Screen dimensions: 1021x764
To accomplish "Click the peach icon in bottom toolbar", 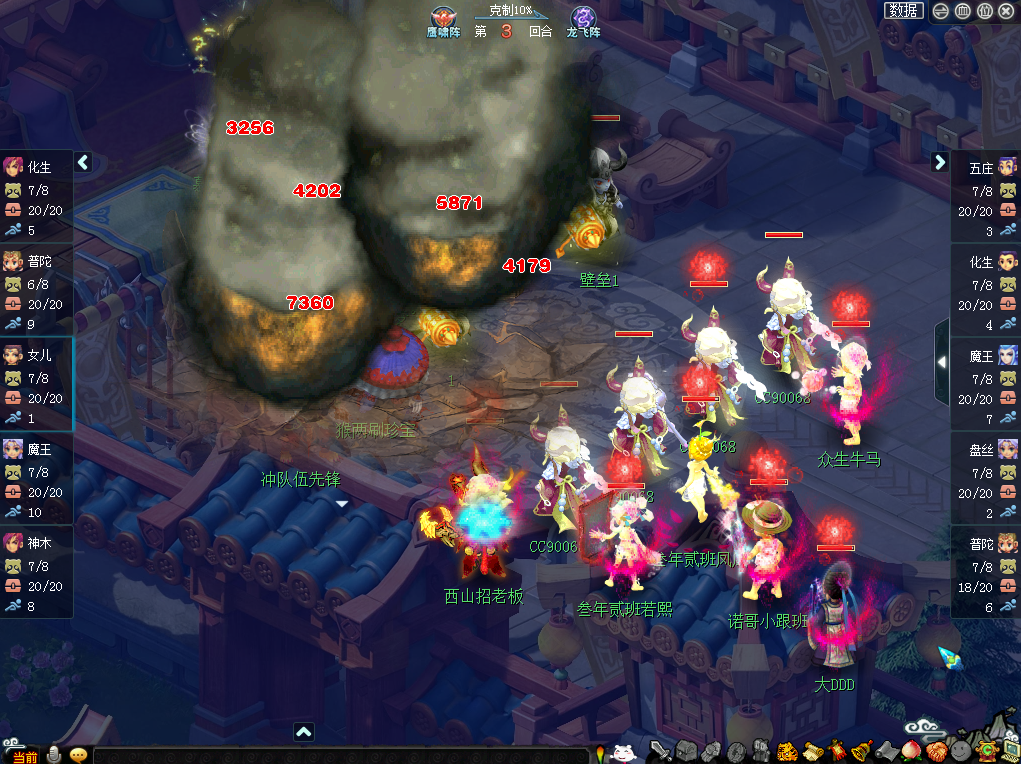I will click(x=910, y=751).
